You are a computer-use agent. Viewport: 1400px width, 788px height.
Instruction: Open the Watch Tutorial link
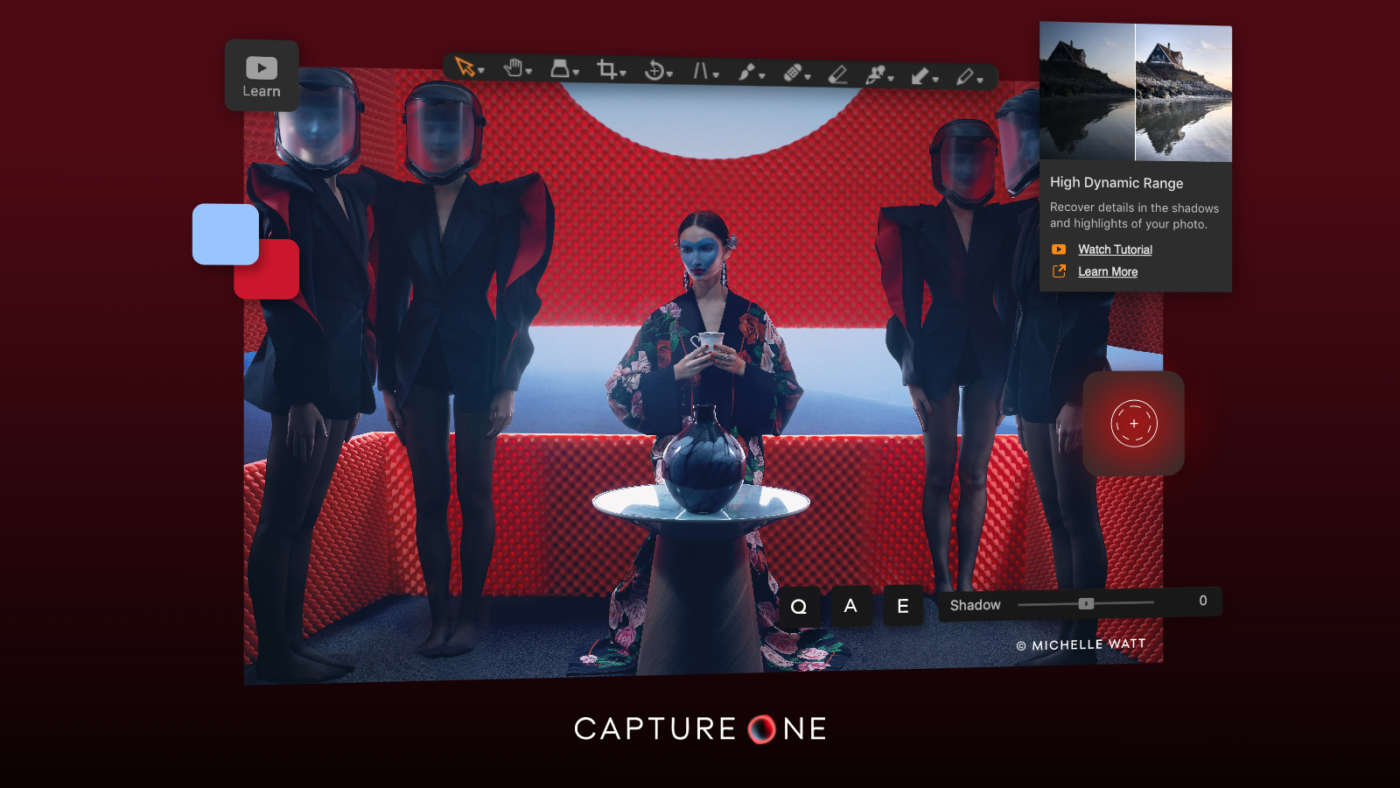click(x=1113, y=249)
